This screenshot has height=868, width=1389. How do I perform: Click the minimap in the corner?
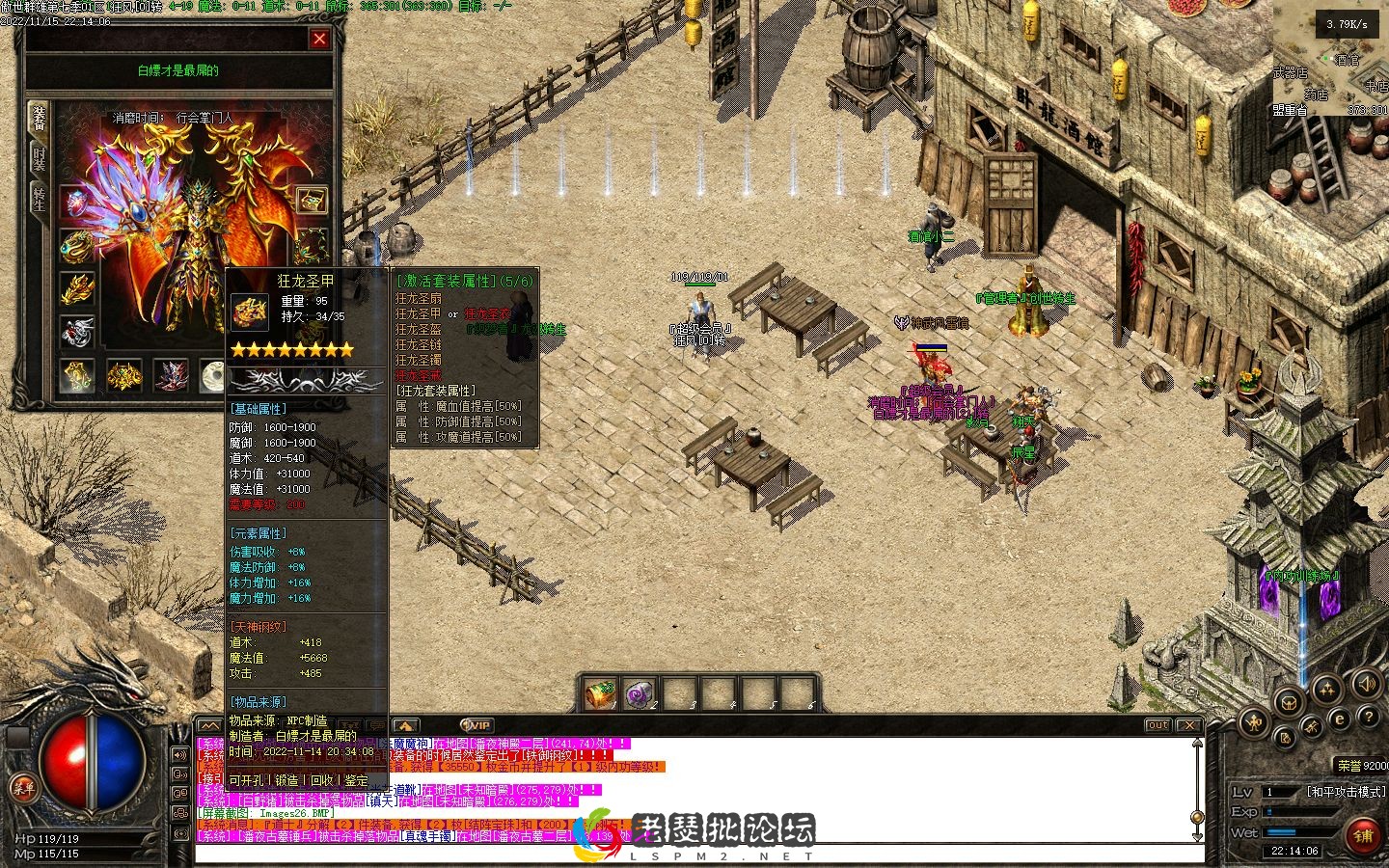[x=1331, y=58]
